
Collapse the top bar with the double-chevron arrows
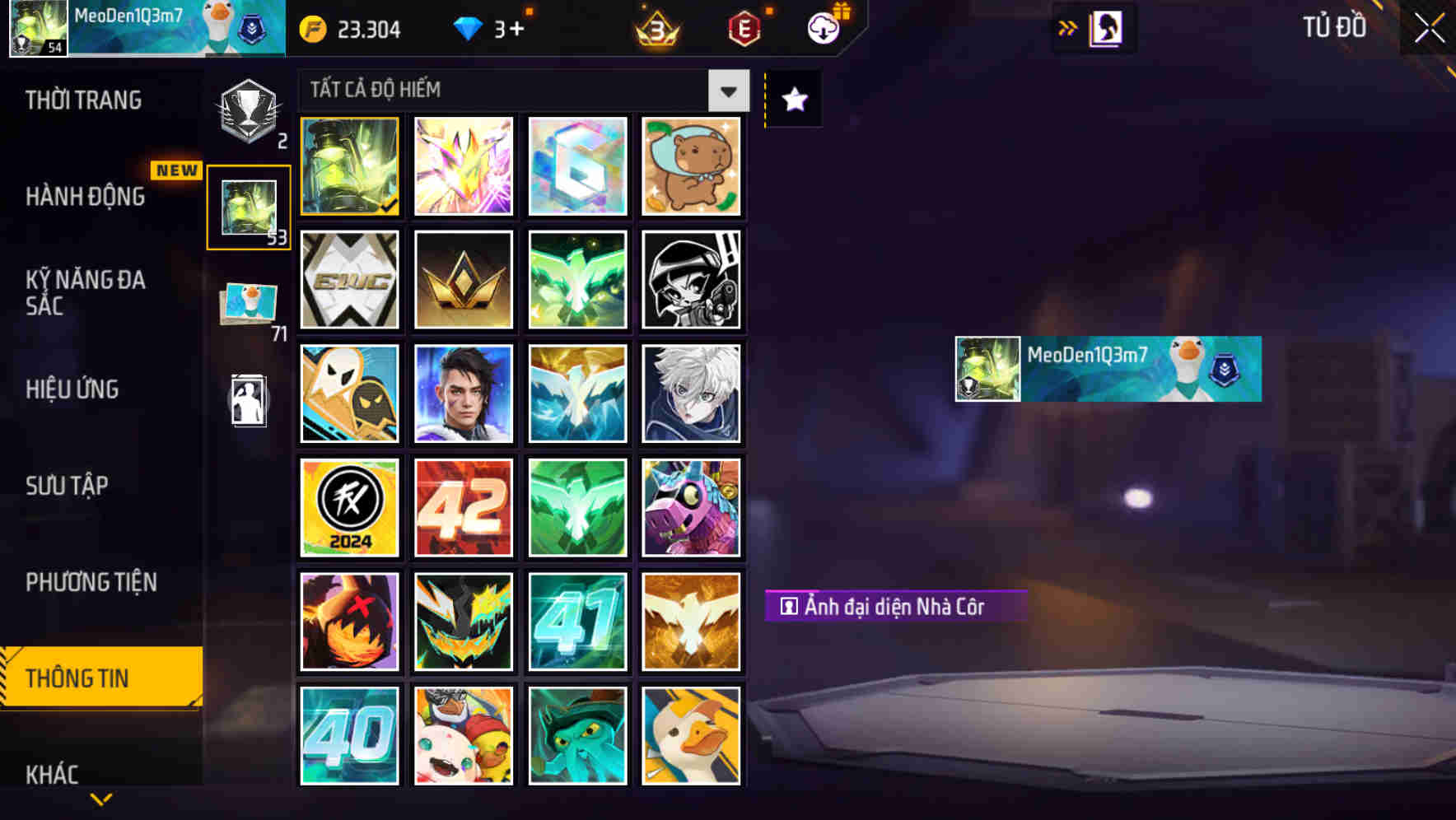pyautogui.click(x=1068, y=27)
